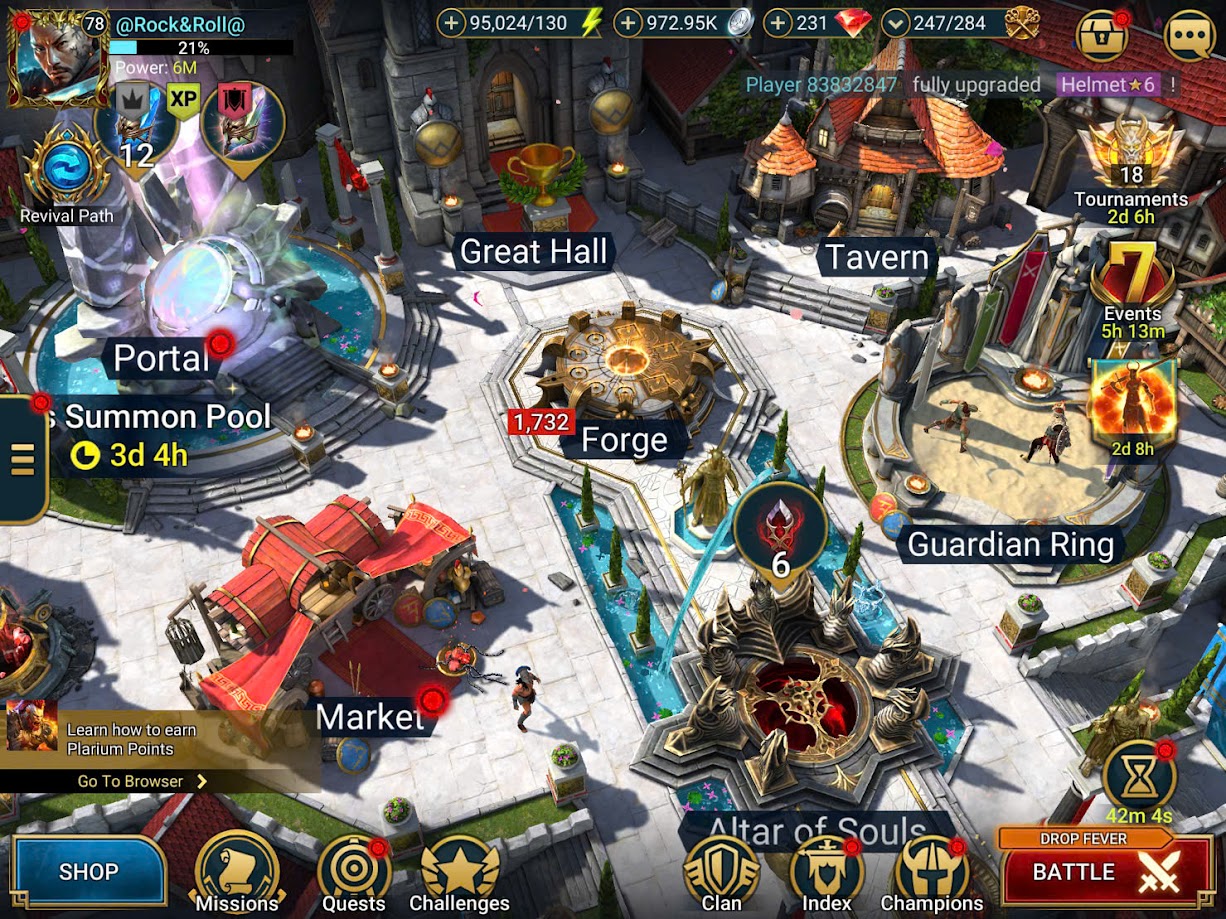Expand the side menu hamburger tab
Screen dimensions: 1226x919
tap(22, 458)
